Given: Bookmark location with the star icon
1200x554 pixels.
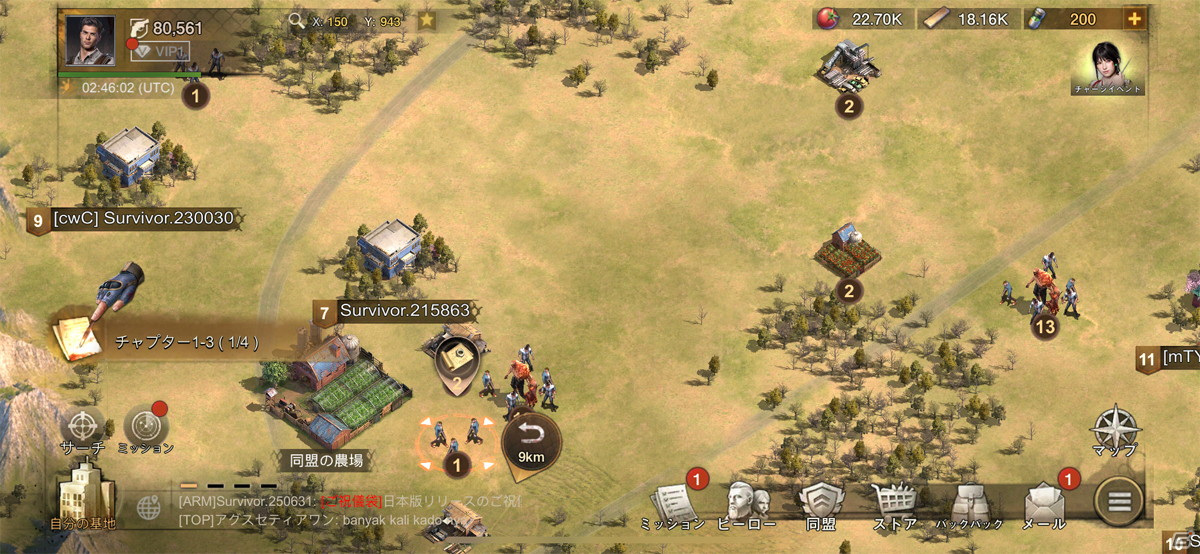Looking at the screenshot, I should click(427, 19).
